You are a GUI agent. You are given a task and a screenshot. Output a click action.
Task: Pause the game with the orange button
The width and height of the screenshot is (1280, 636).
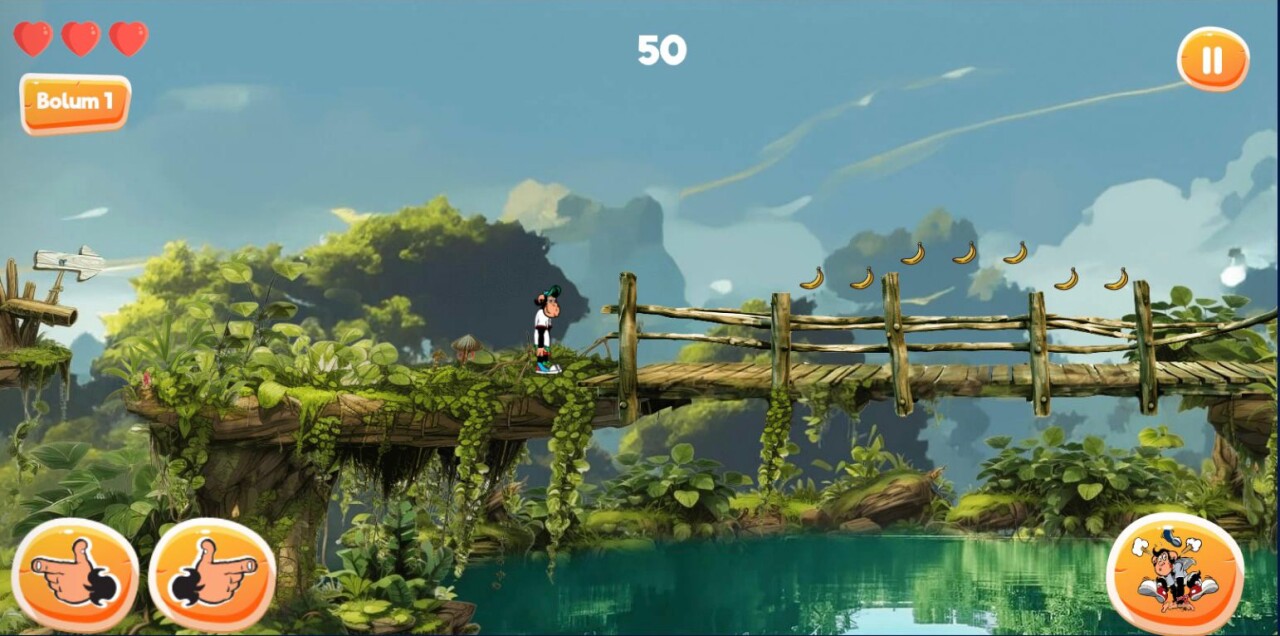click(1212, 60)
